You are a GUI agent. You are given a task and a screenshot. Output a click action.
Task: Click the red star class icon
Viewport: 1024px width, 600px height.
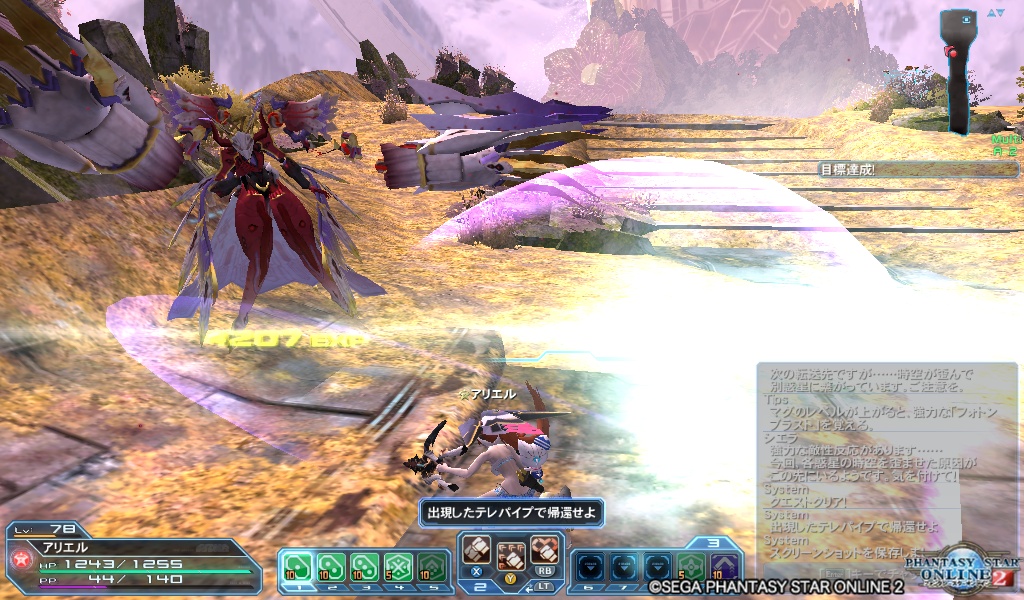pyautogui.click(x=19, y=560)
